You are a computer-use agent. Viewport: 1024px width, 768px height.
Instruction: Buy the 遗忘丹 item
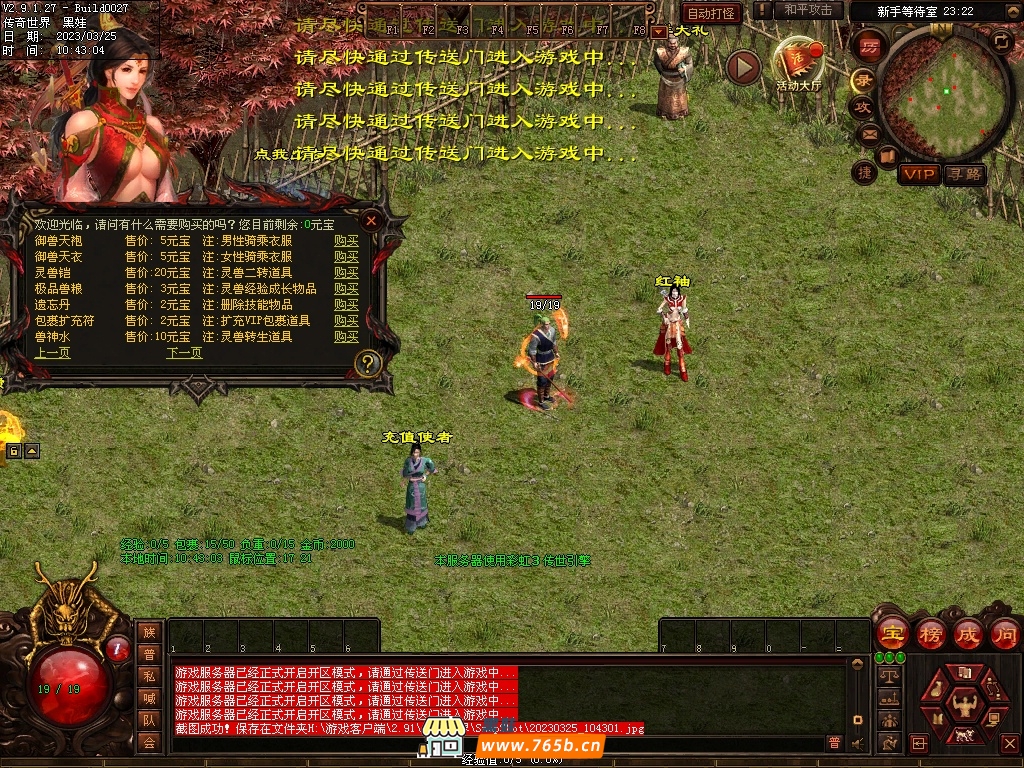(346, 305)
